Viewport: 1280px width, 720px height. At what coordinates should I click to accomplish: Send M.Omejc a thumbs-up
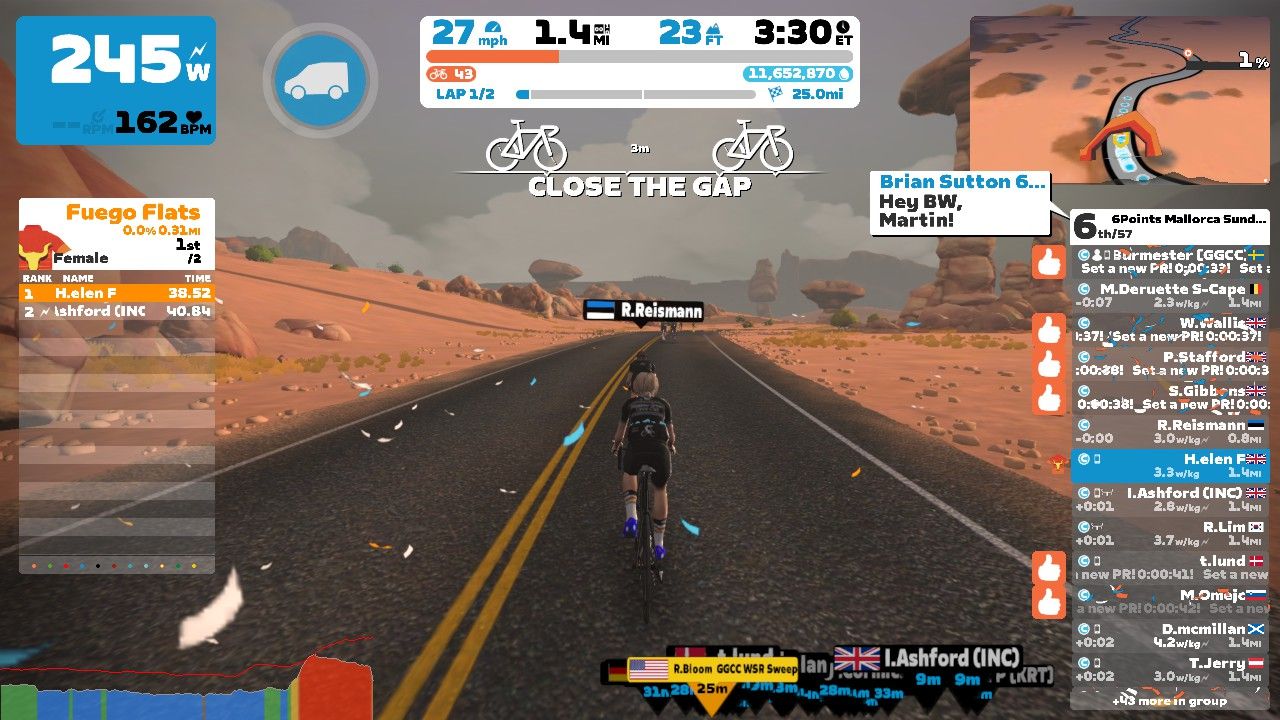click(x=1049, y=602)
